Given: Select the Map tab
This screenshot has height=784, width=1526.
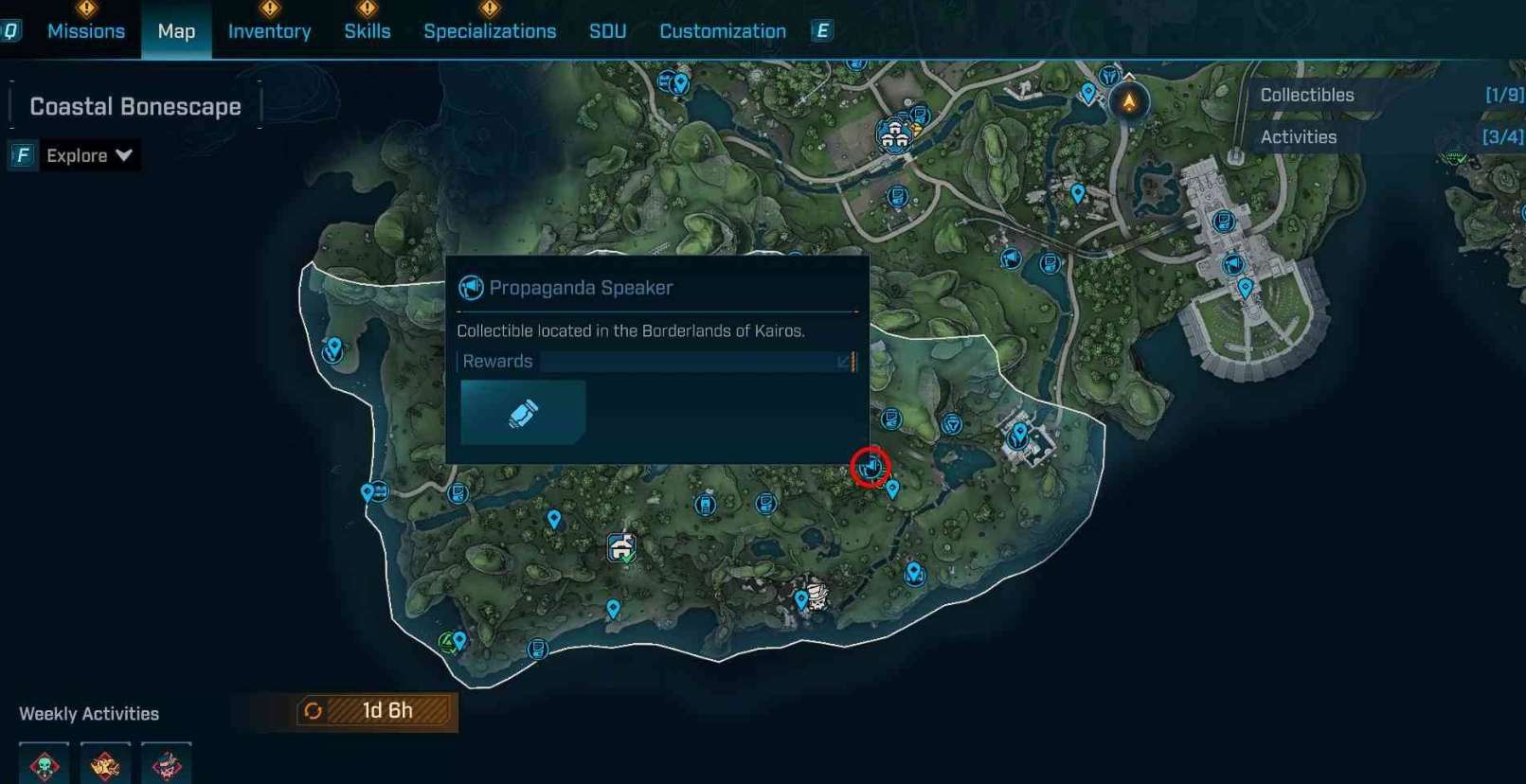Looking at the screenshot, I should (x=176, y=31).
